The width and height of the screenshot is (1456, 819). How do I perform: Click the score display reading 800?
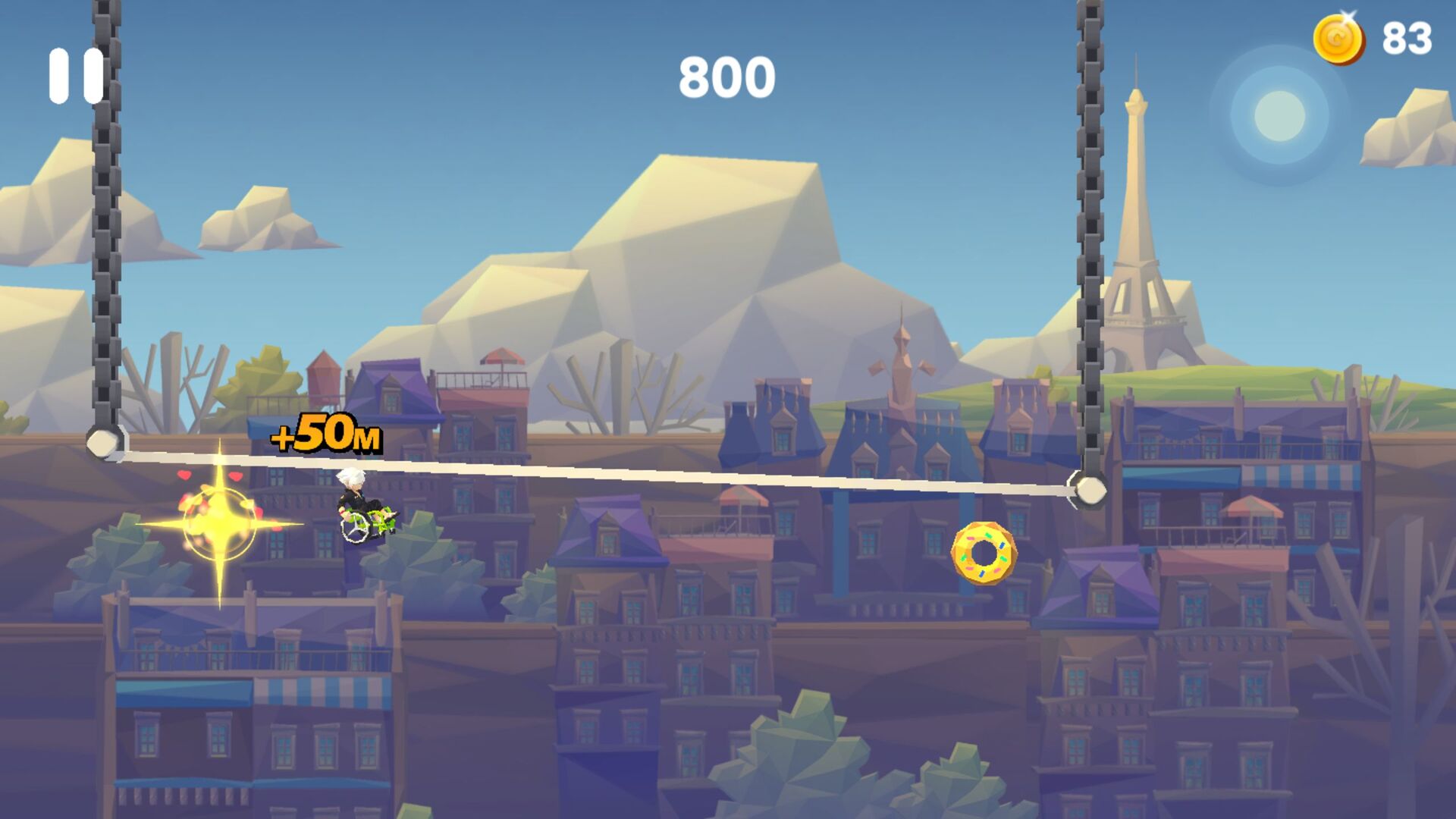click(727, 76)
